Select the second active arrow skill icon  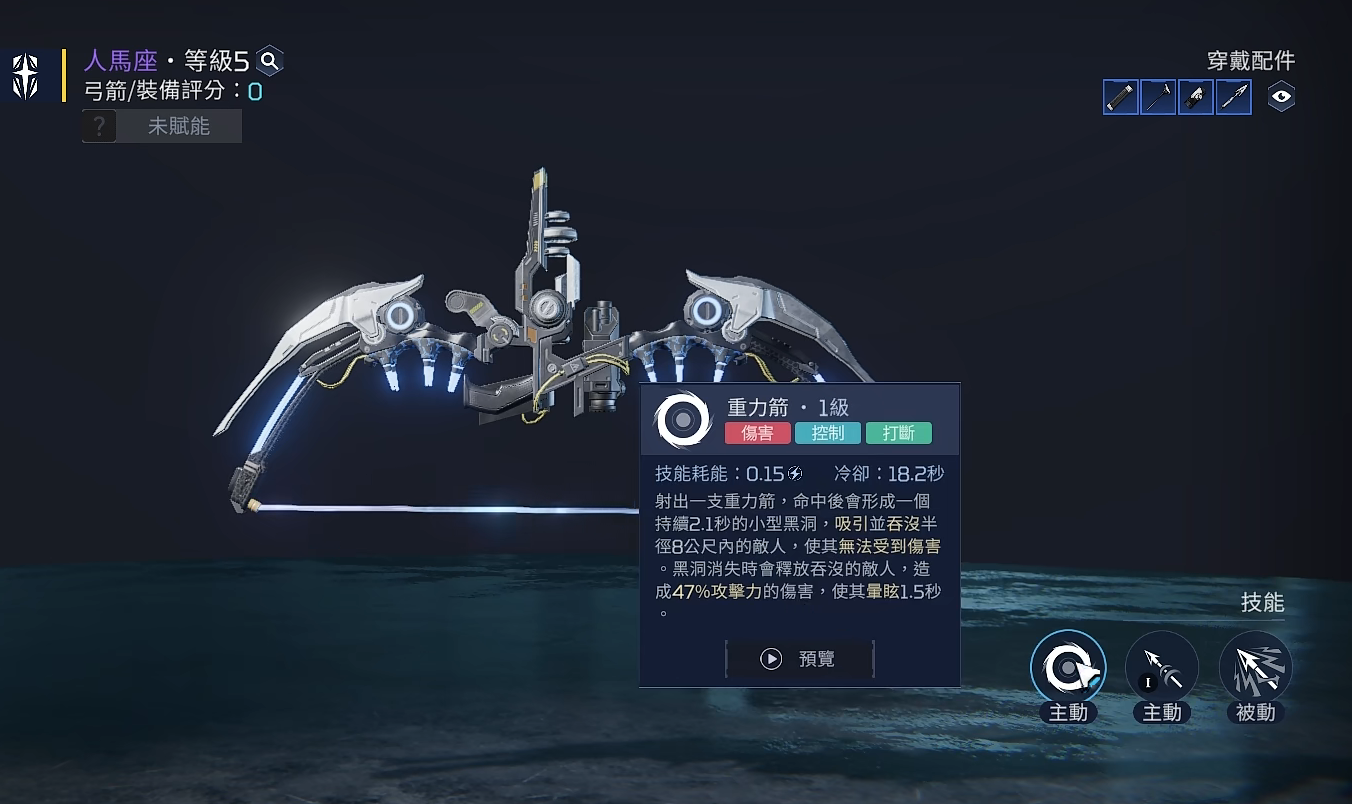(1162, 667)
